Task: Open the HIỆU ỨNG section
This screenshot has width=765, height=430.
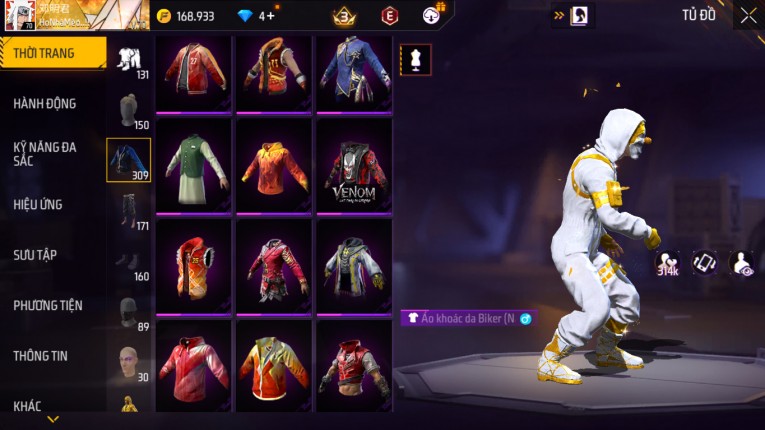Action: 38,204
